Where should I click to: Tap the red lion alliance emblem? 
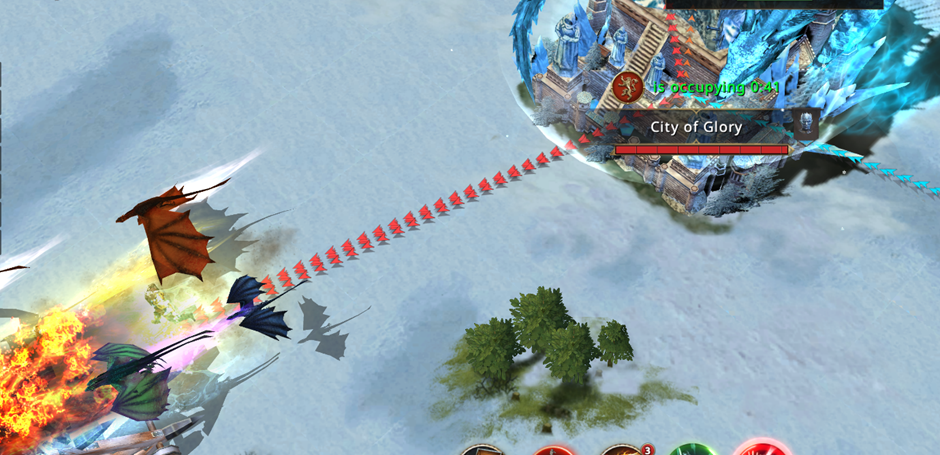point(628,87)
